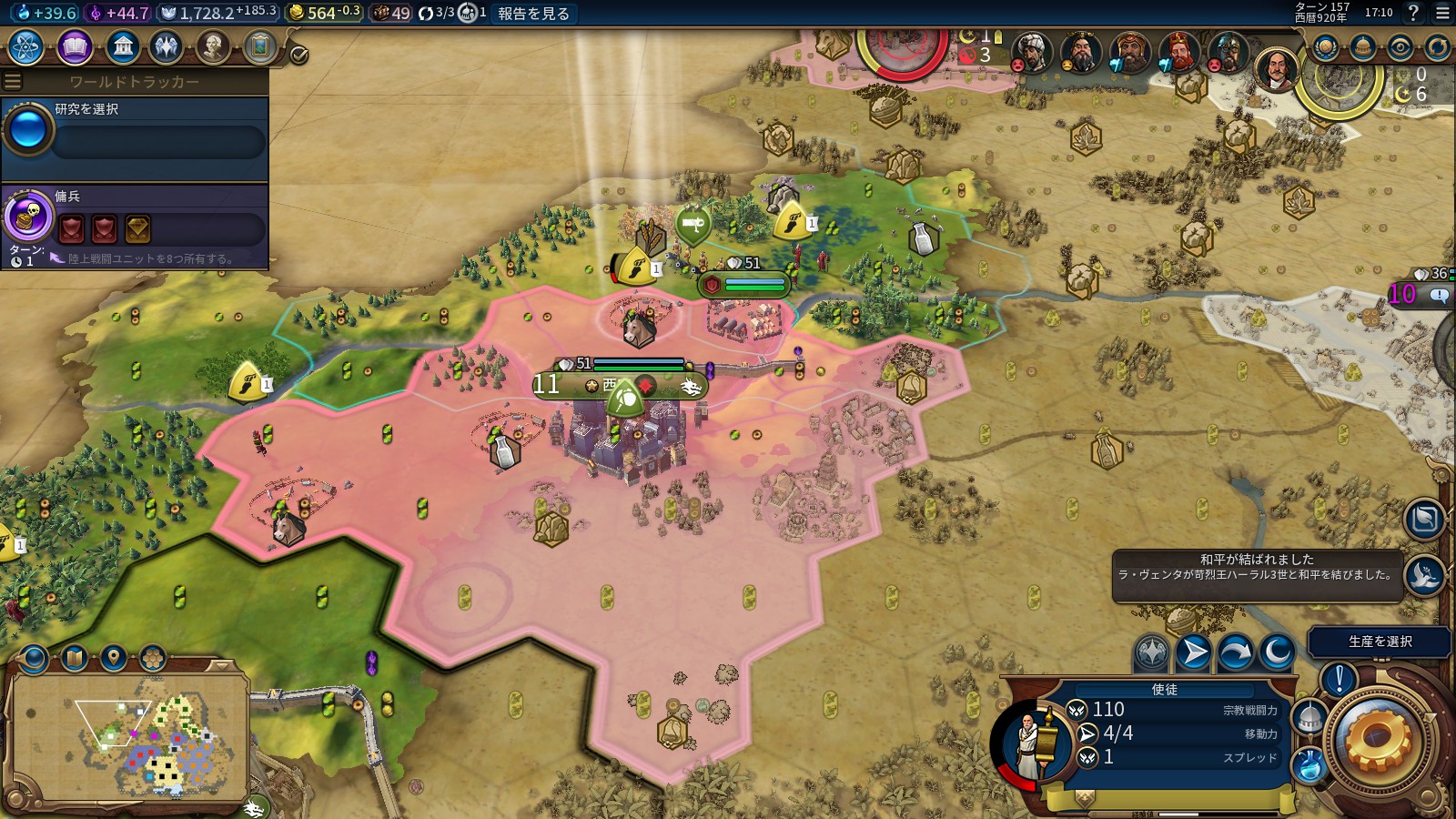Put unit to sleep with crescent icon
This screenshot has width=1456, height=819.
(1277, 652)
